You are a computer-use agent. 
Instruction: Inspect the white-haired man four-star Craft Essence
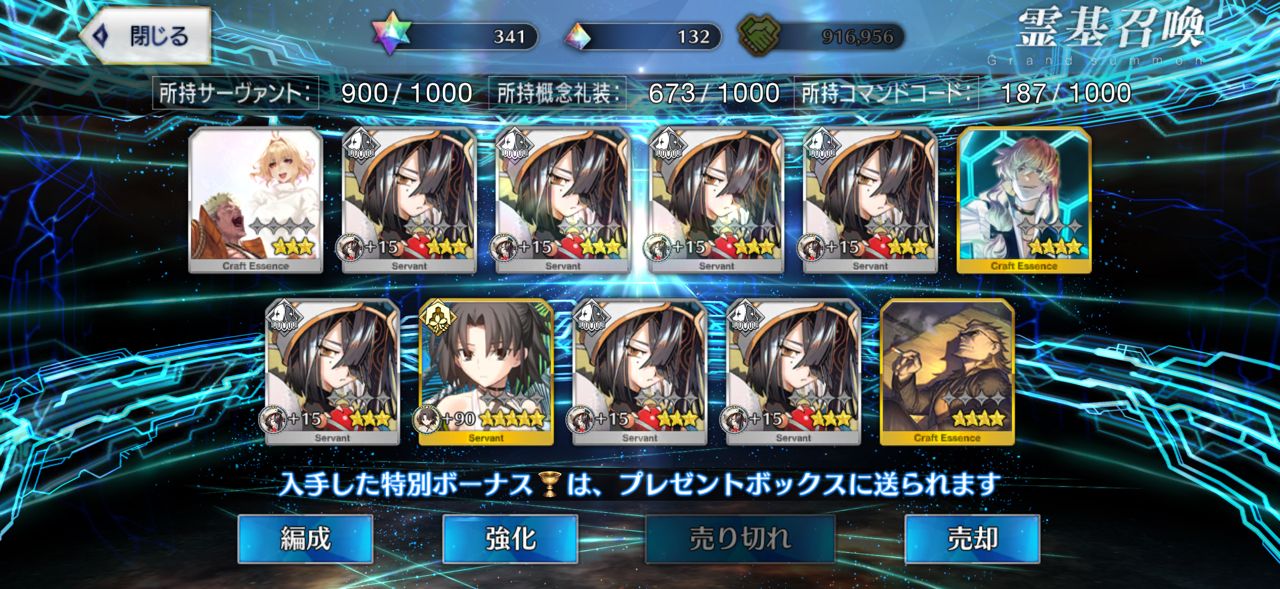[1024, 200]
